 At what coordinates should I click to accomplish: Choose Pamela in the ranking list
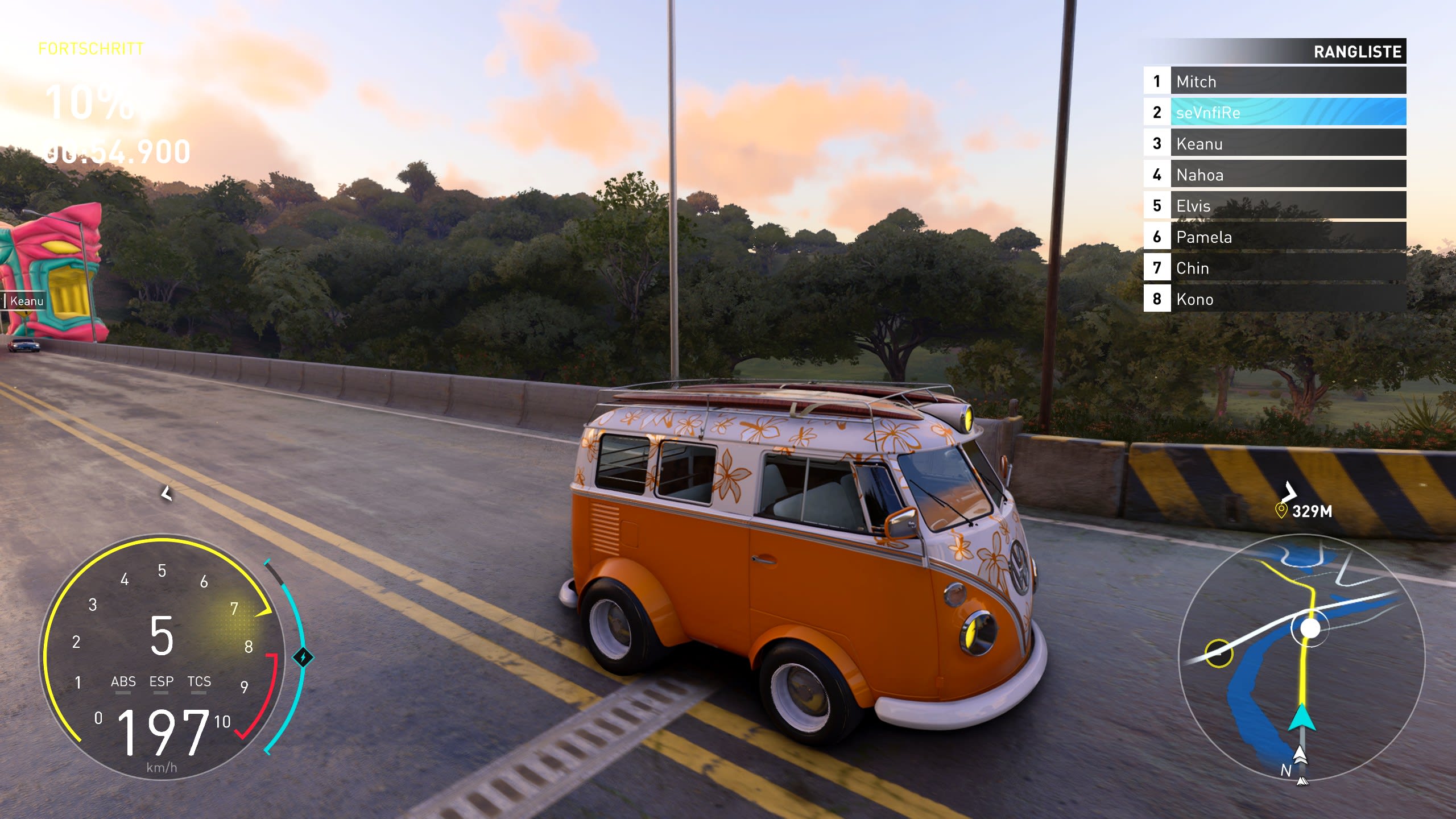tap(1274, 237)
